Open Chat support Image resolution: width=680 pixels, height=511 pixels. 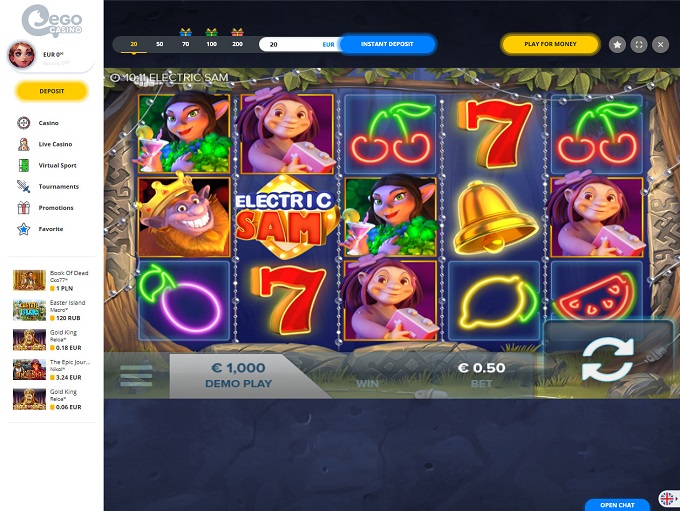[617, 505]
